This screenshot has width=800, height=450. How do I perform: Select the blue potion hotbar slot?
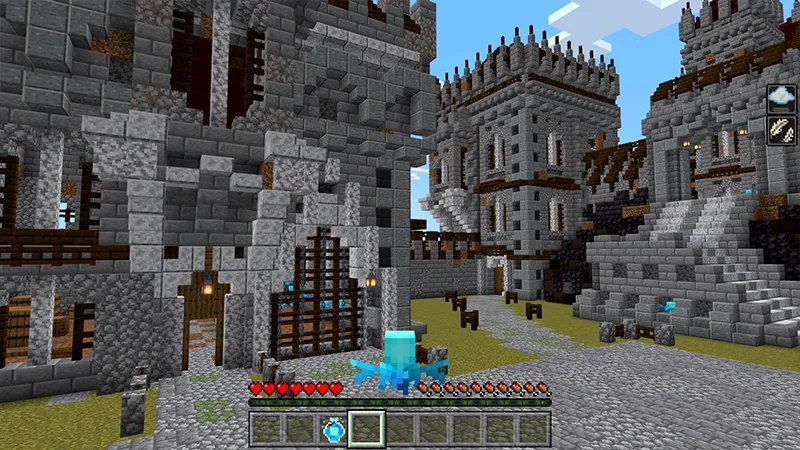333,429
